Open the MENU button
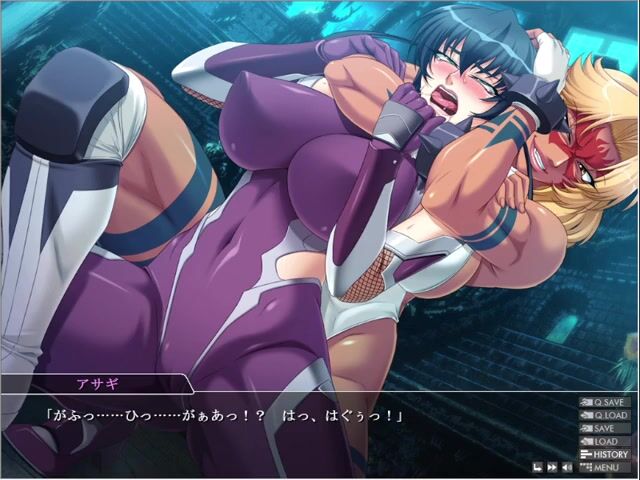 (607, 467)
